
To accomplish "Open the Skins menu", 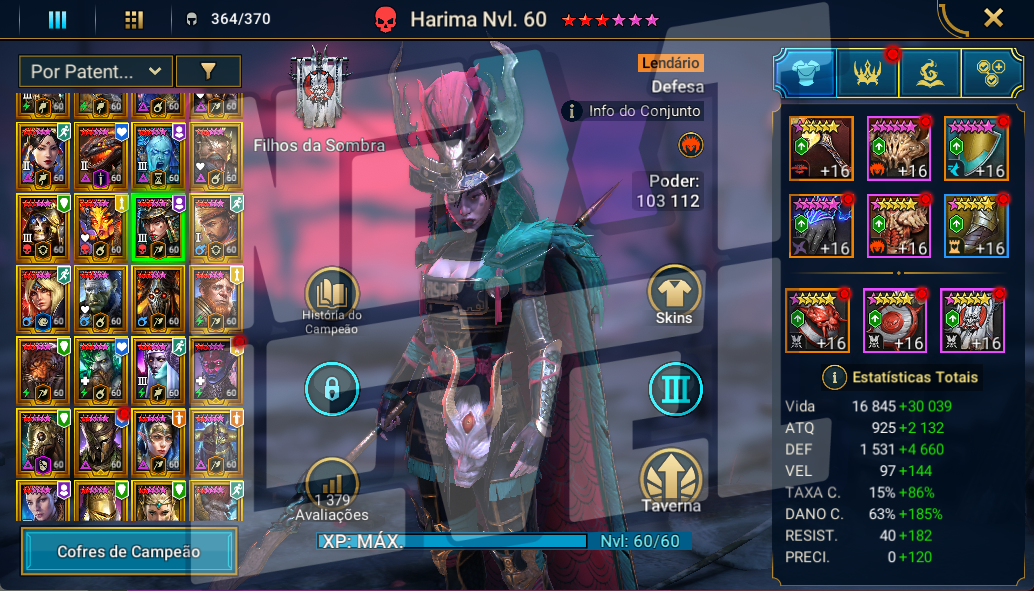I will click(x=674, y=295).
